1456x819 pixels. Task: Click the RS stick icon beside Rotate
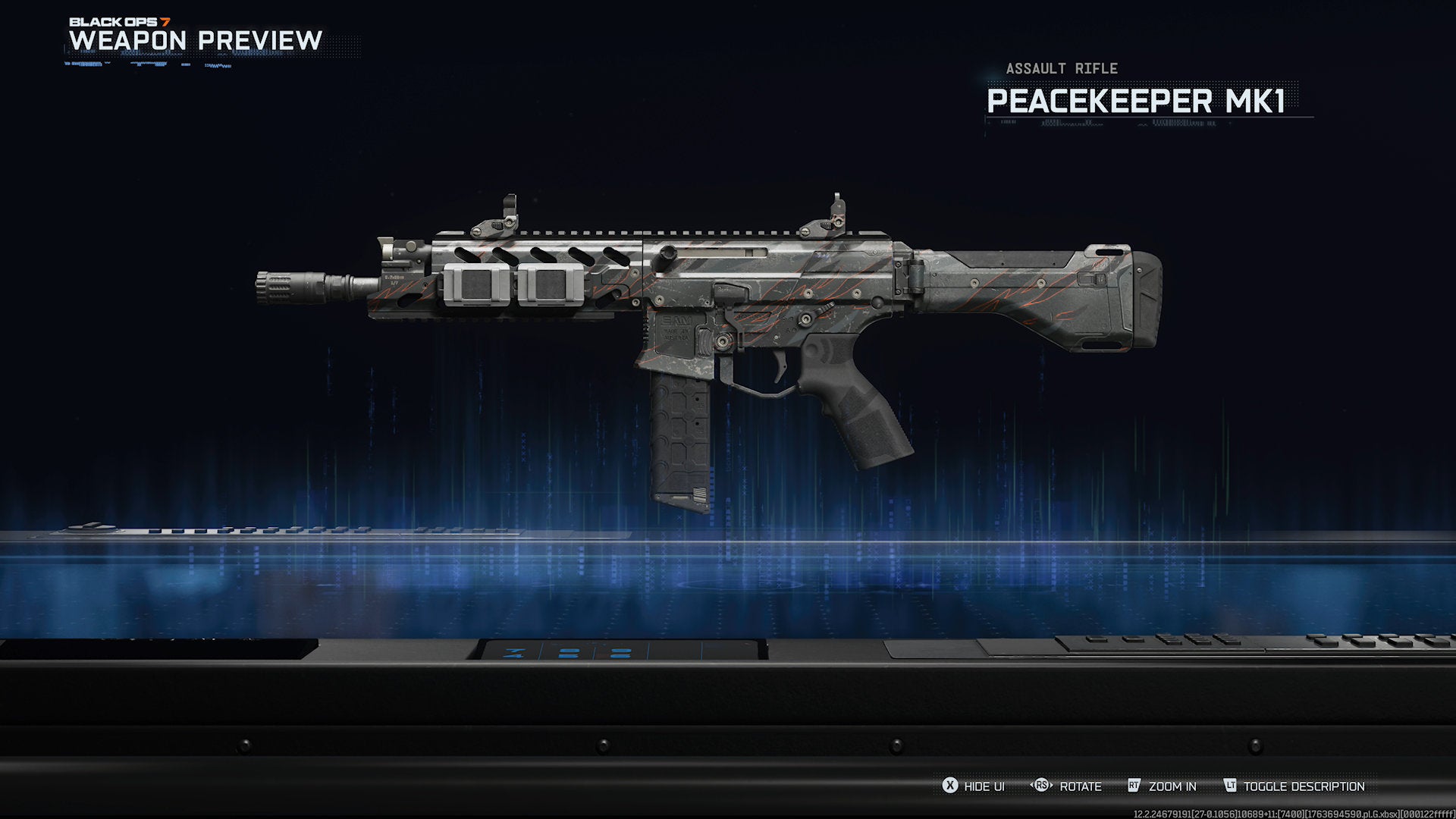click(1040, 786)
